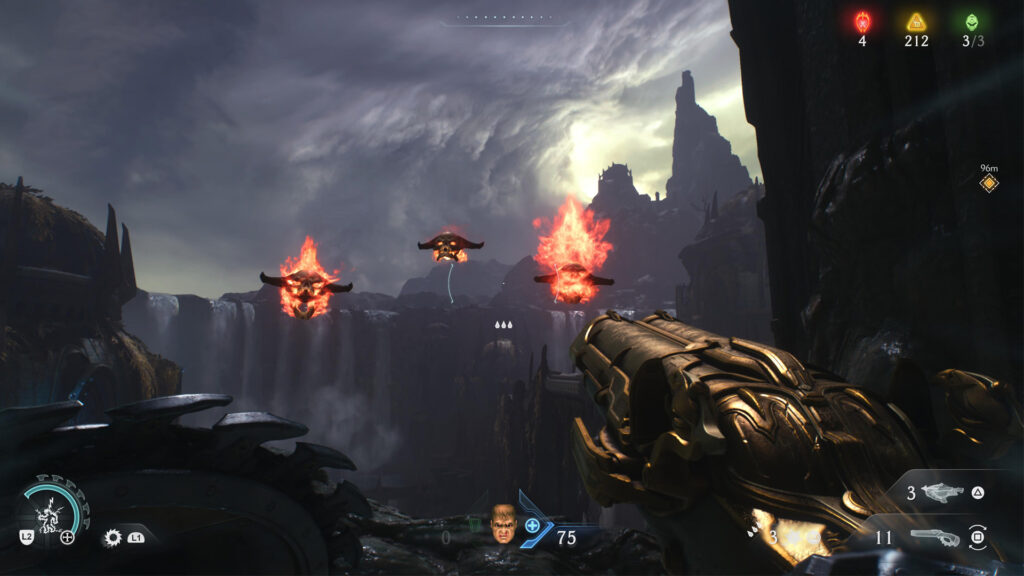Click the Doom Slayer face portrait
Screen dimensions: 1024x576
click(x=503, y=522)
